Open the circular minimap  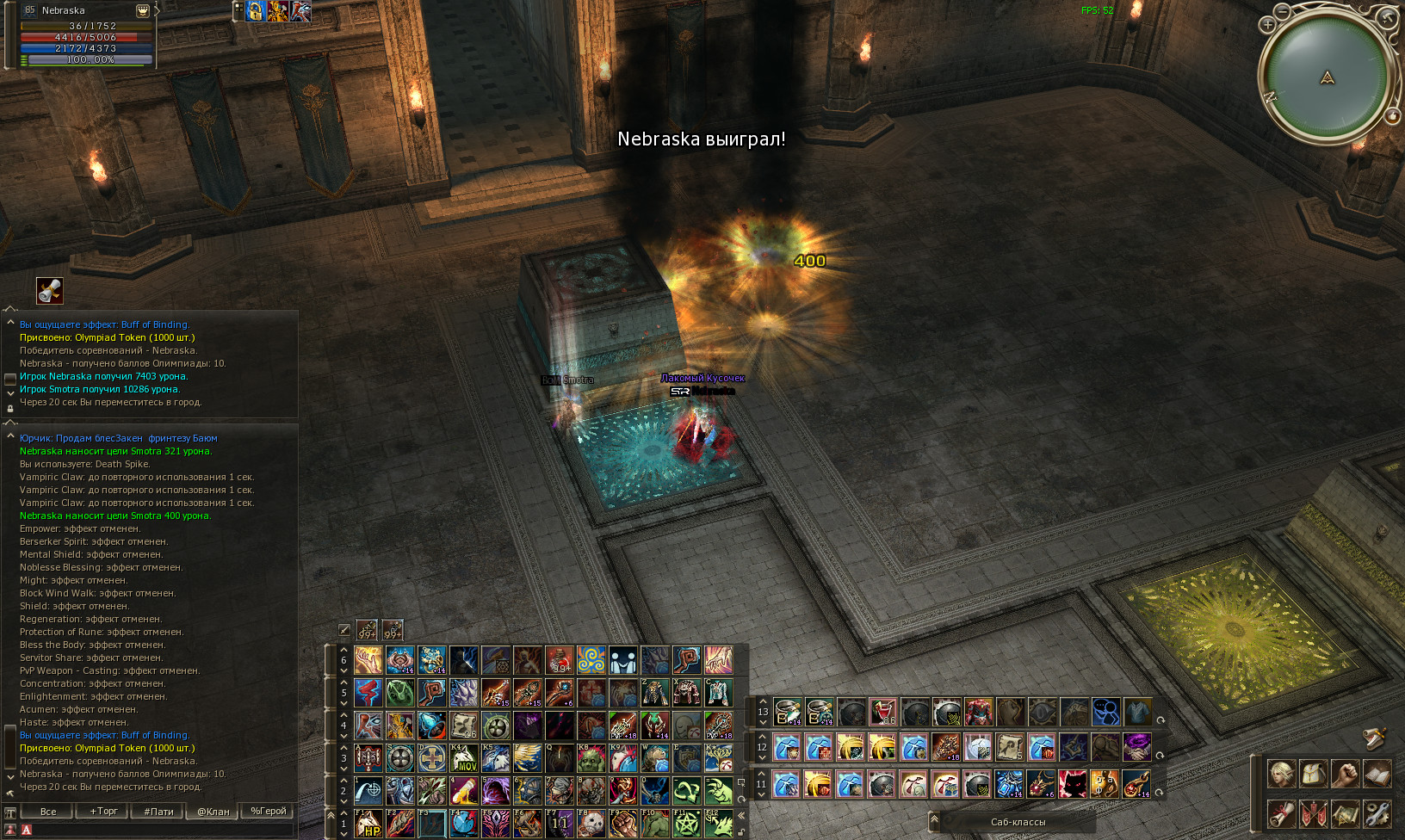tap(1327, 77)
